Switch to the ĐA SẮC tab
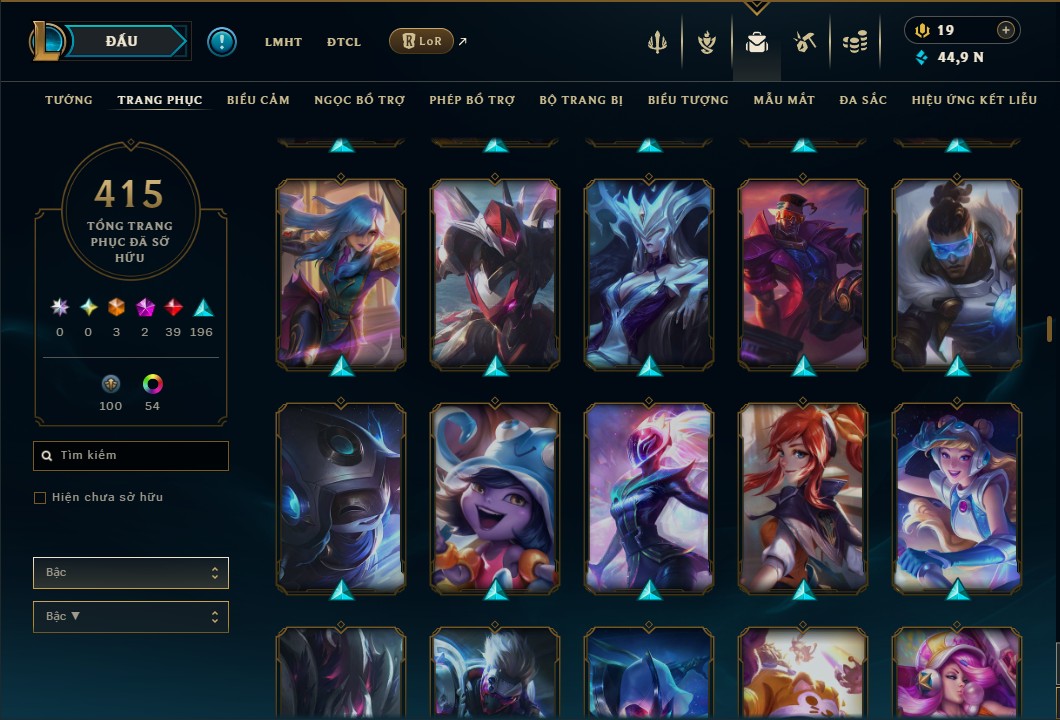This screenshot has height=720, width=1060. 863,100
